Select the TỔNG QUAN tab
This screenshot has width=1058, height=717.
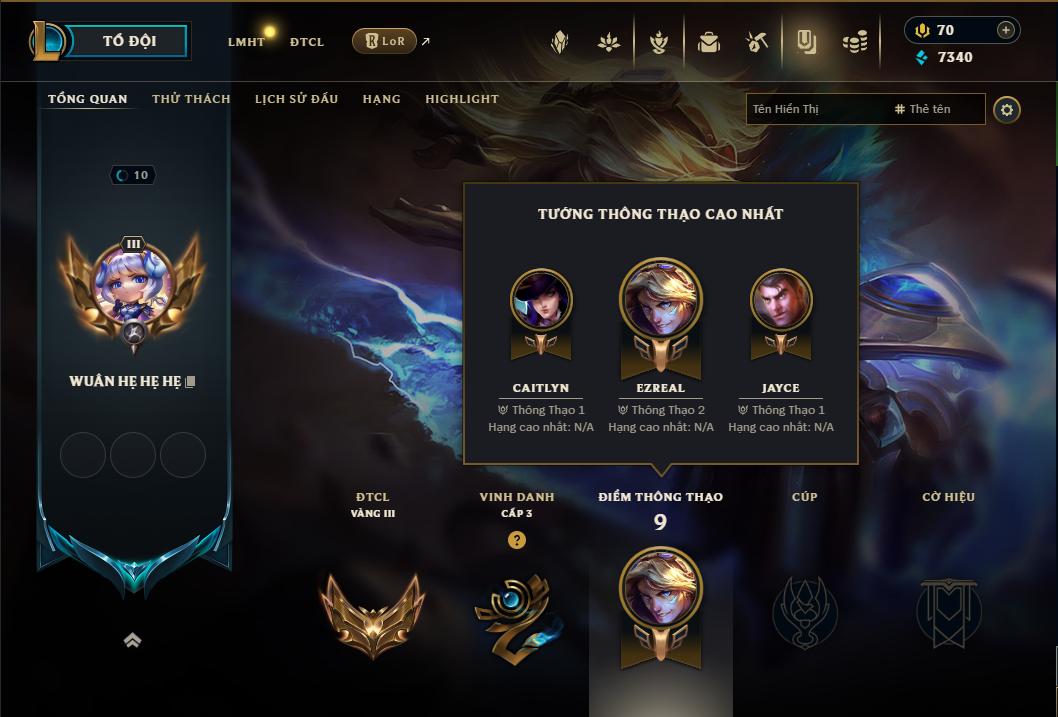click(88, 99)
